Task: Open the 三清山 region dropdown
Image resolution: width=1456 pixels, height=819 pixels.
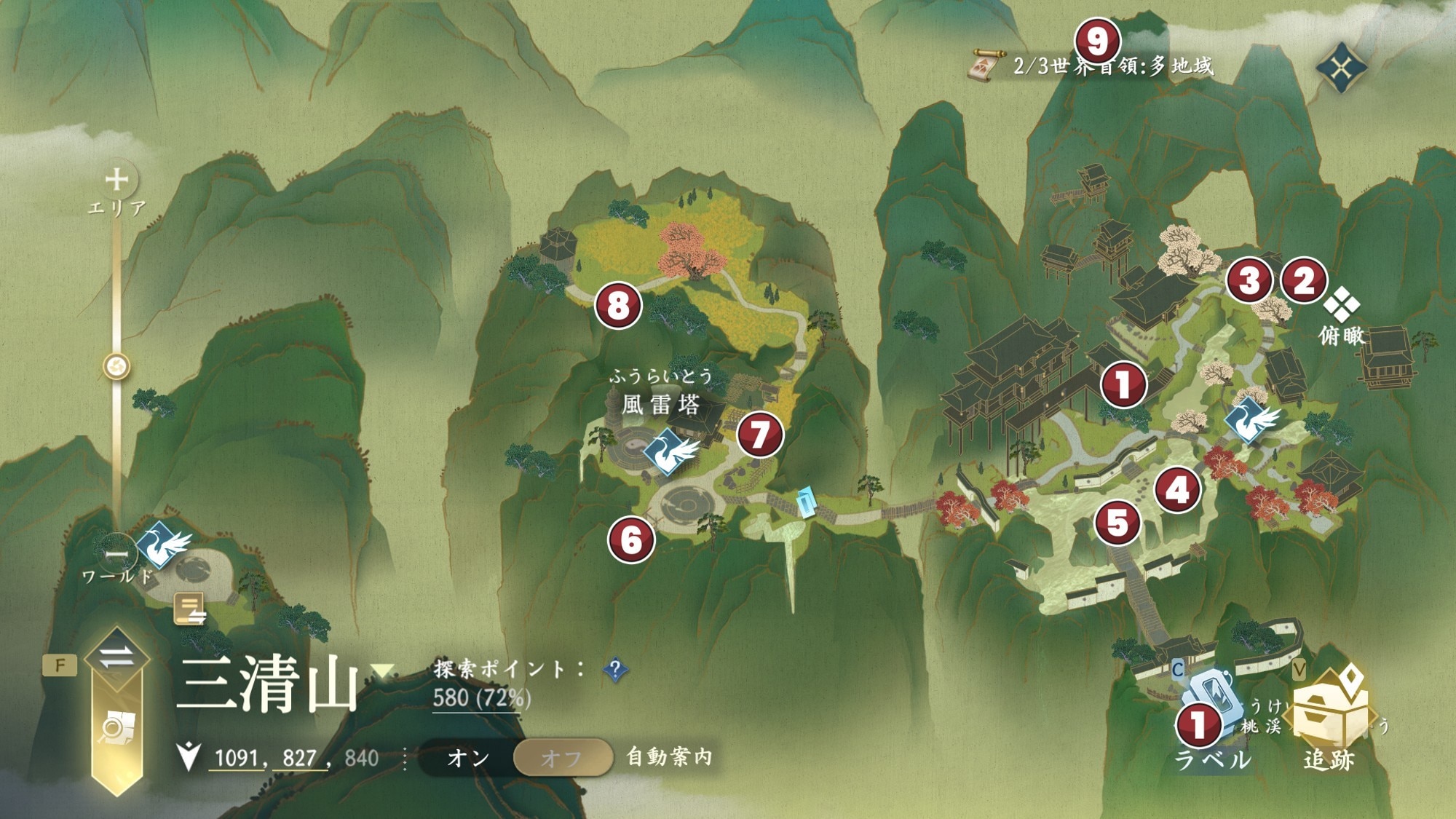Action: [x=382, y=670]
